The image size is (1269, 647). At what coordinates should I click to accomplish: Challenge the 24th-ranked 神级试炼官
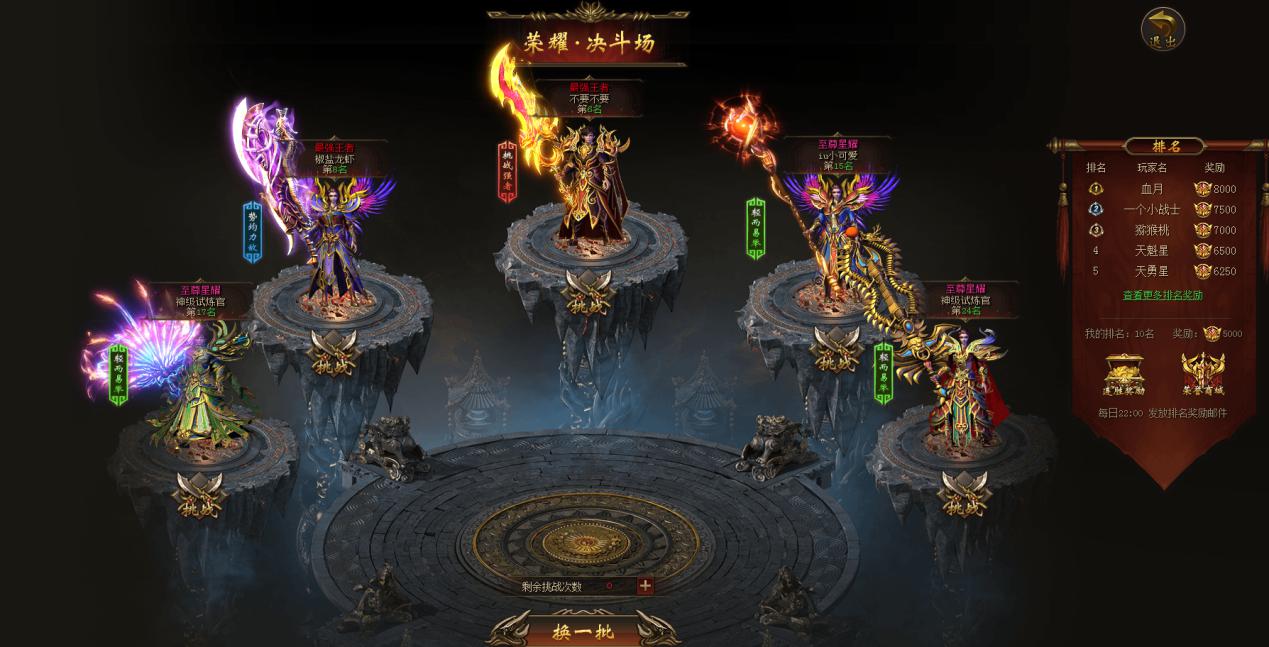[x=965, y=493]
